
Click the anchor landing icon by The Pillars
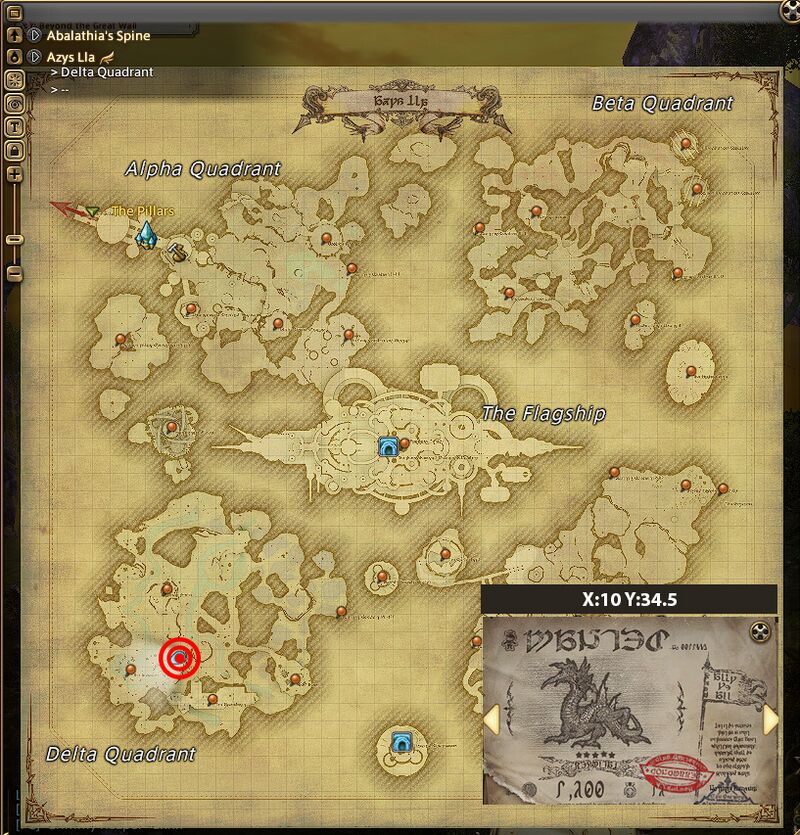click(x=178, y=252)
